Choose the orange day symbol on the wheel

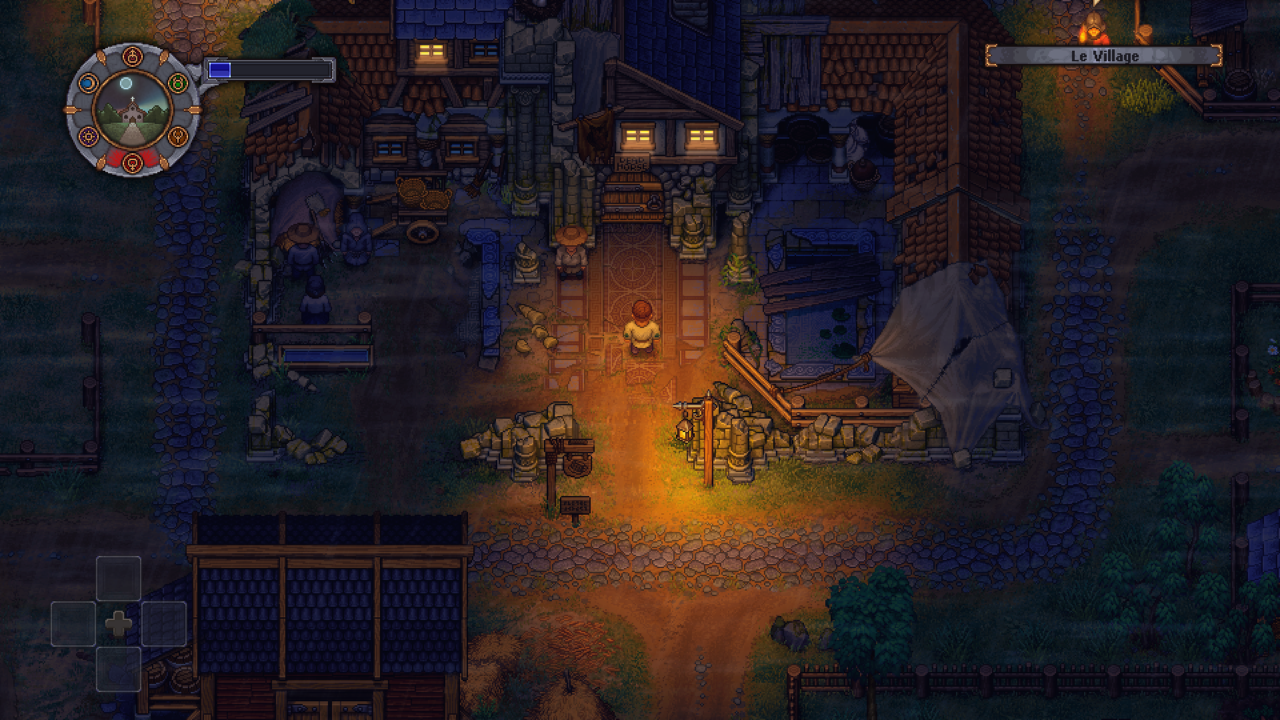[177, 135]
